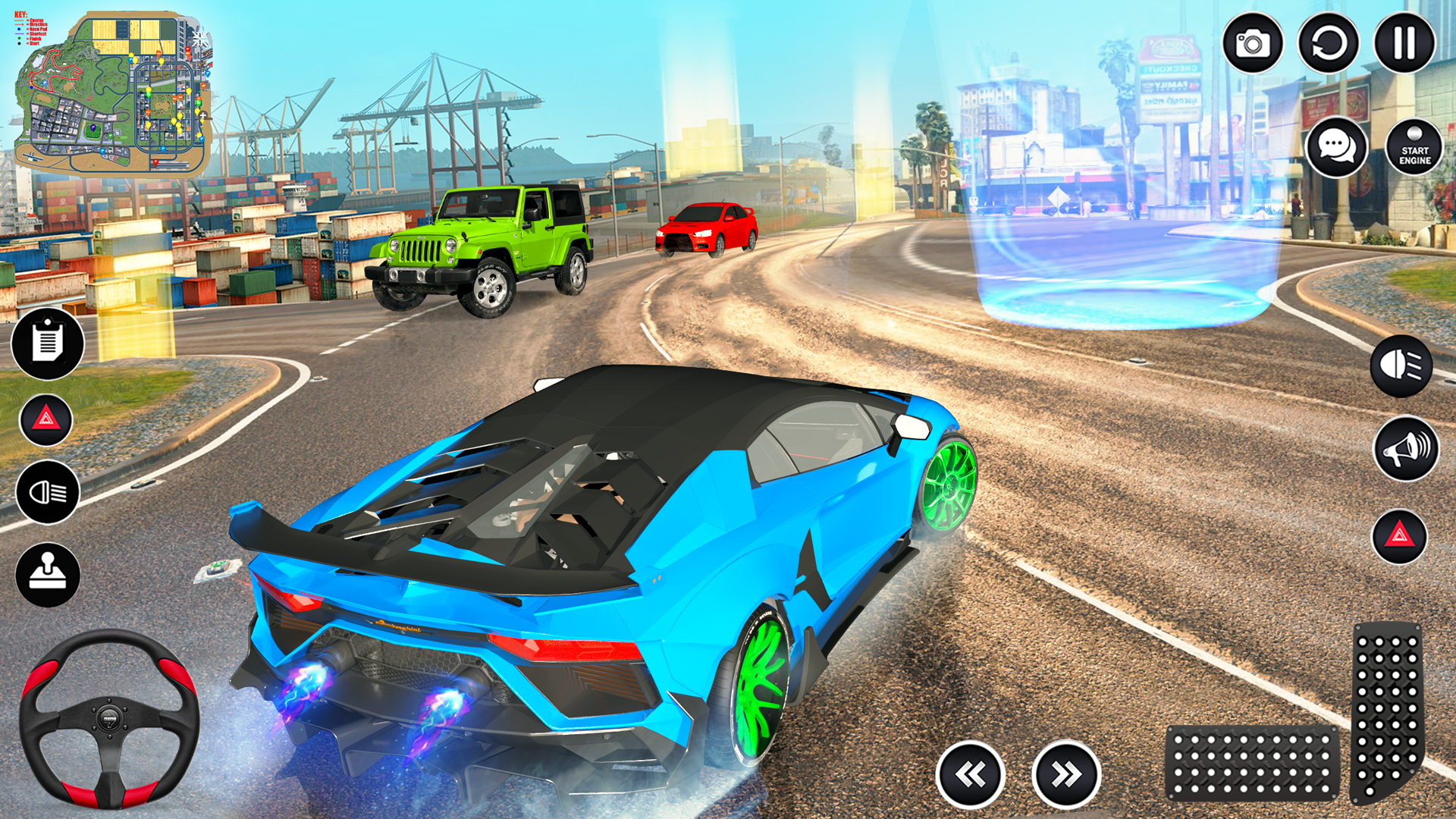Open the camera view switch icon
The width and height of the screenshot is (1456, 819).
click(x=1255, y=42)
